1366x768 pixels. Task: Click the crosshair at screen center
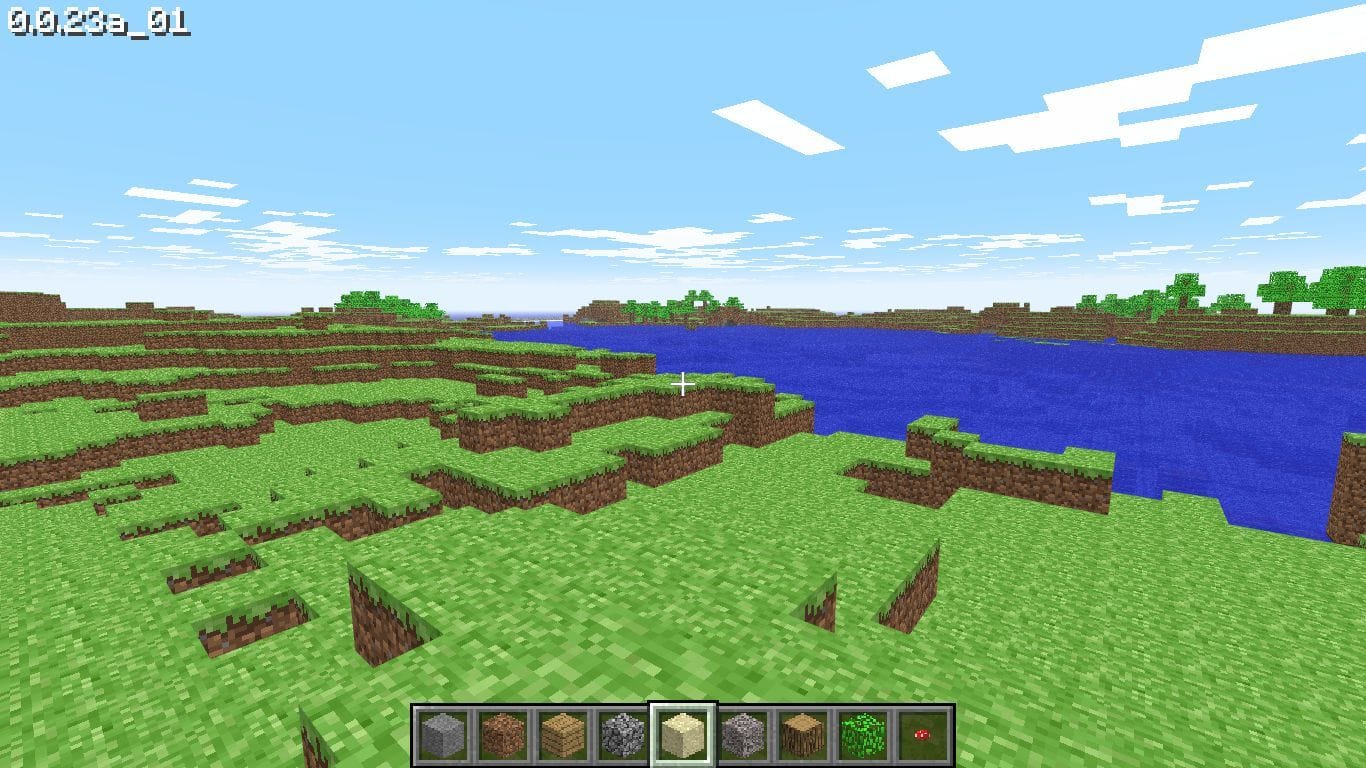pyautogui.click(x=683, y=384)
